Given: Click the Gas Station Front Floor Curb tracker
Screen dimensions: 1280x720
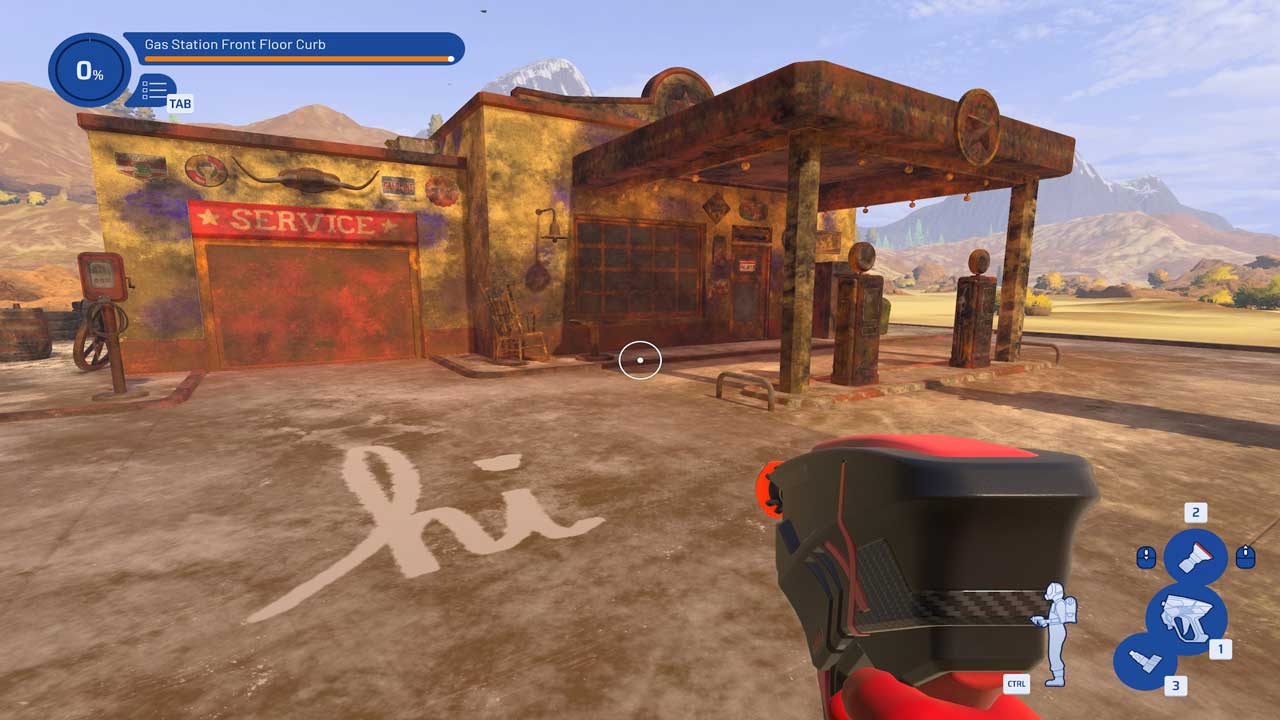Looking at the screenshot, I should (x=294, y=46).
